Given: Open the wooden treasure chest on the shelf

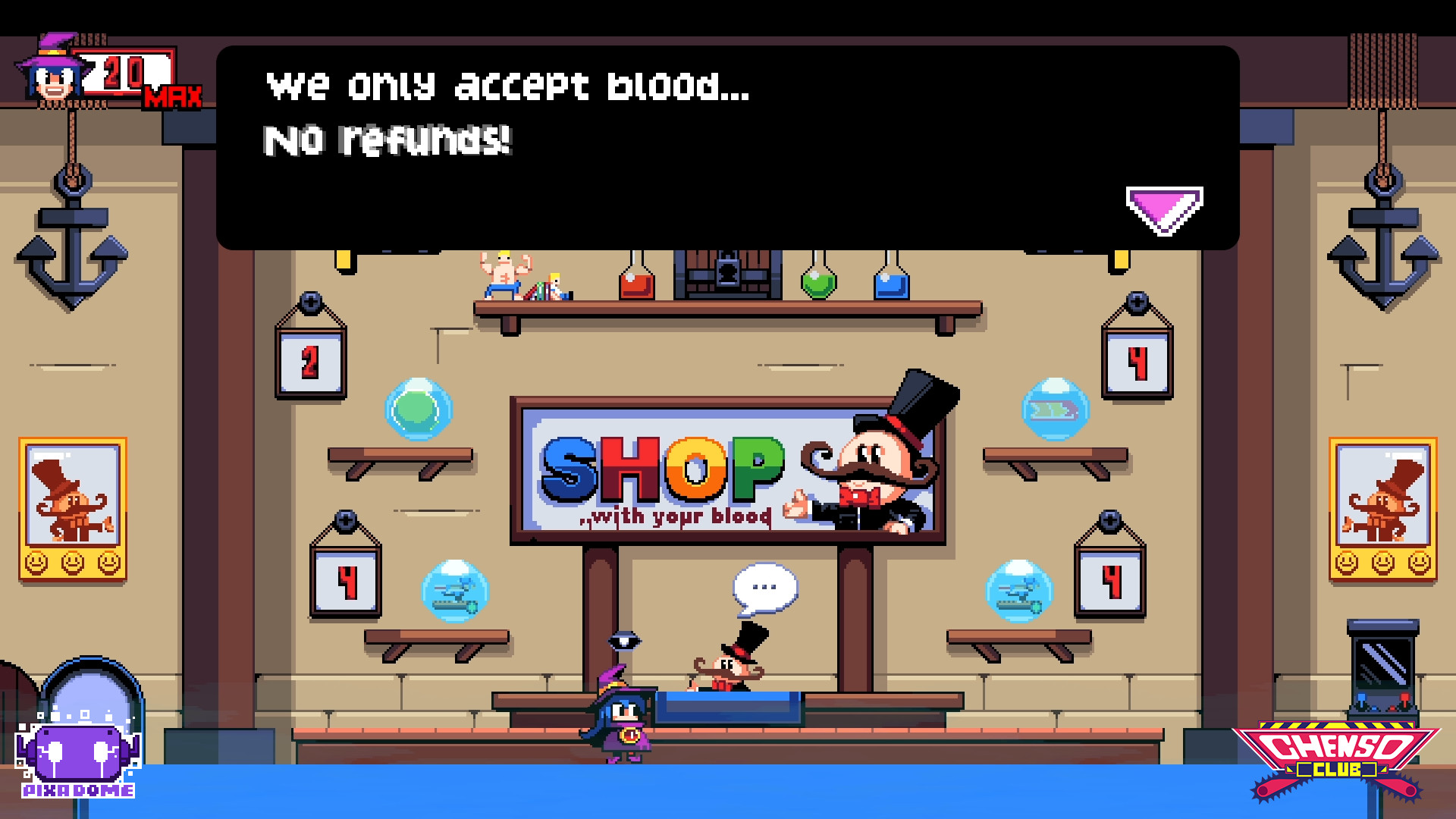Looking at the screenshot, I should 726,273.
